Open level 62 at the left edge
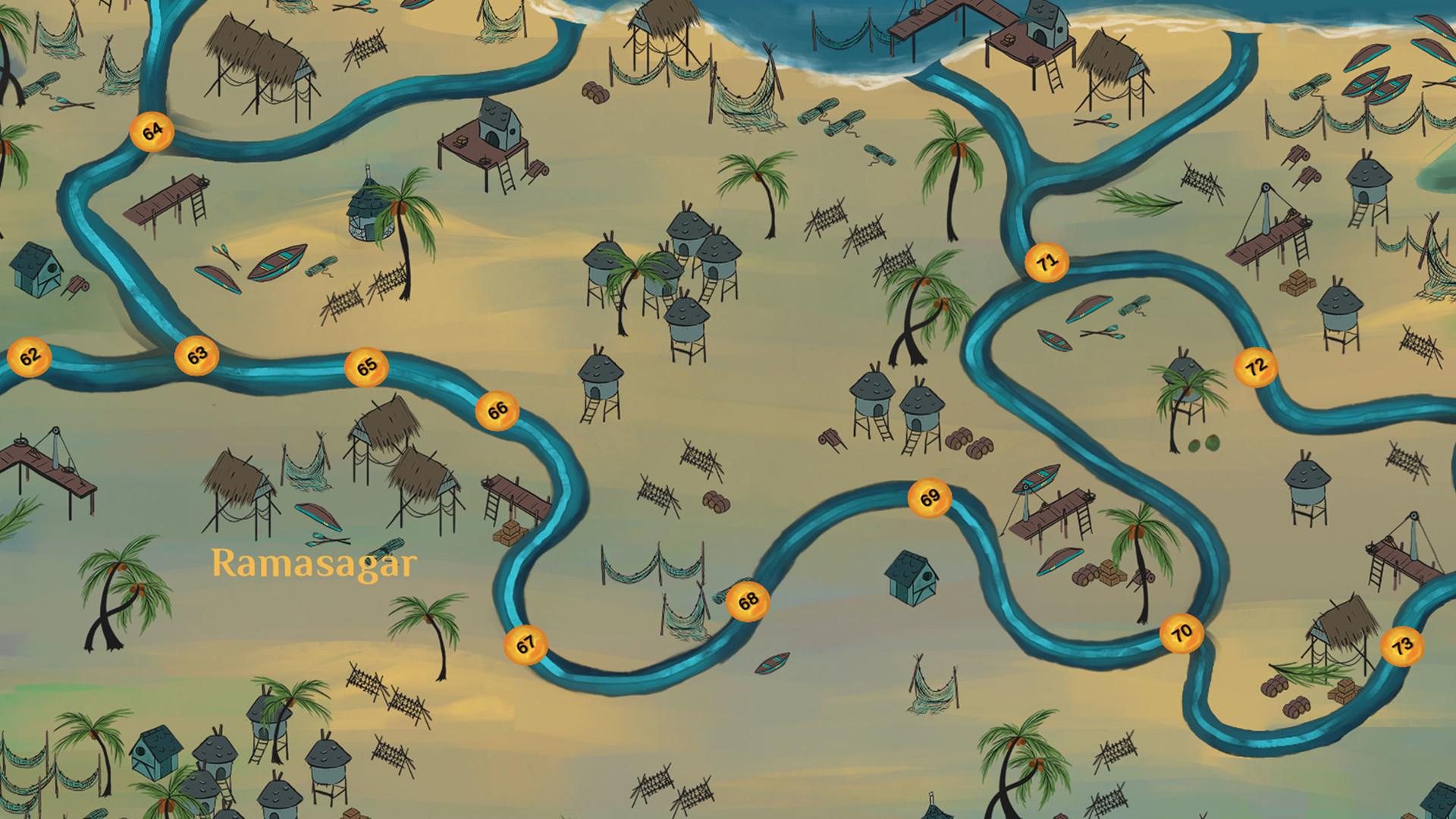The height and width of the screenshot is (819, 1456). [x=30, y=356]
